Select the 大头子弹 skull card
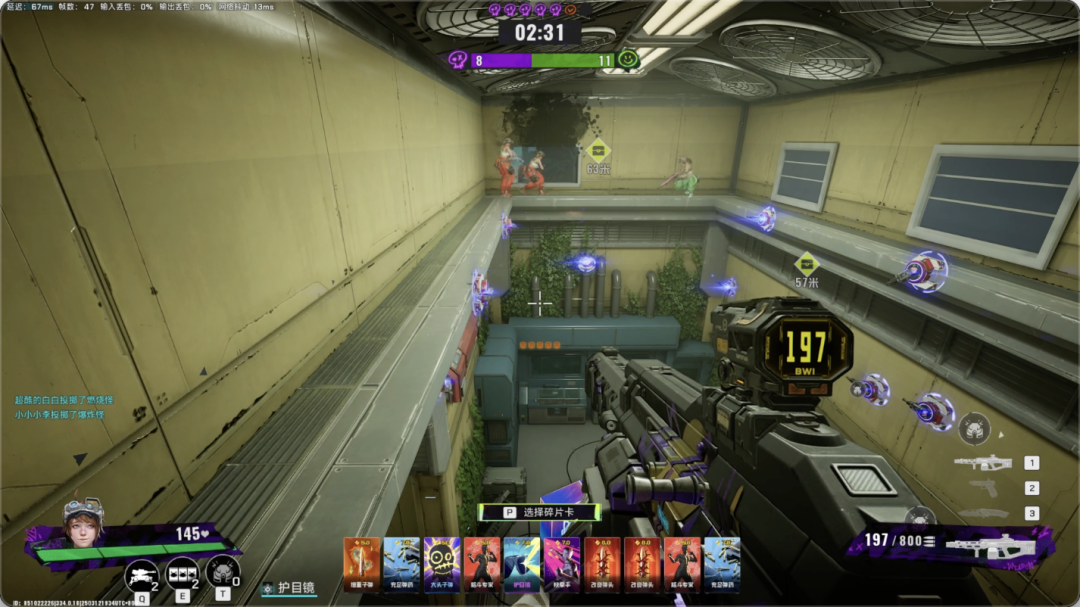 tap(441, 560)
